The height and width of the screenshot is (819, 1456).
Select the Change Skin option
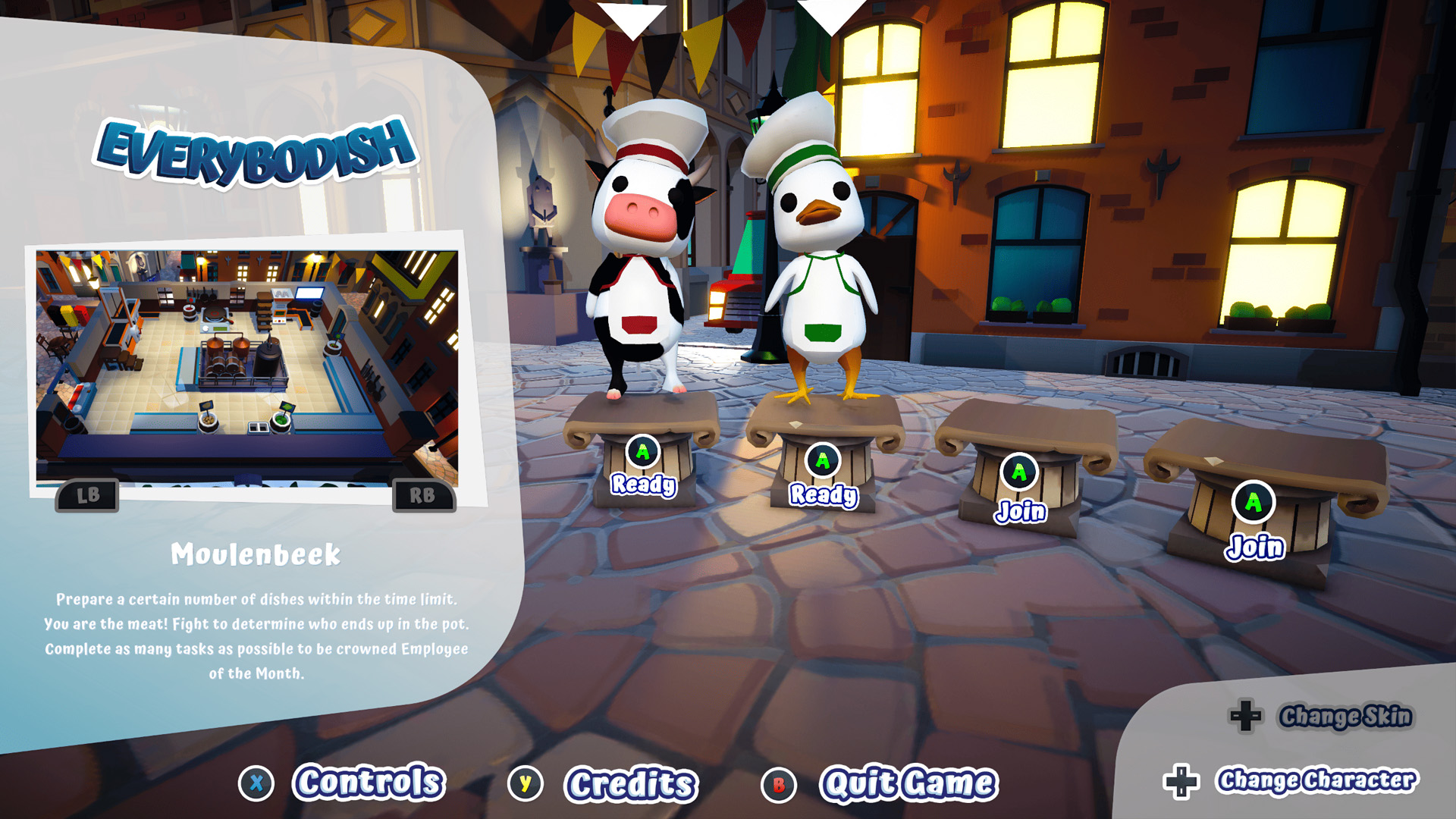pyautogui.click(x=1345, y=716)
